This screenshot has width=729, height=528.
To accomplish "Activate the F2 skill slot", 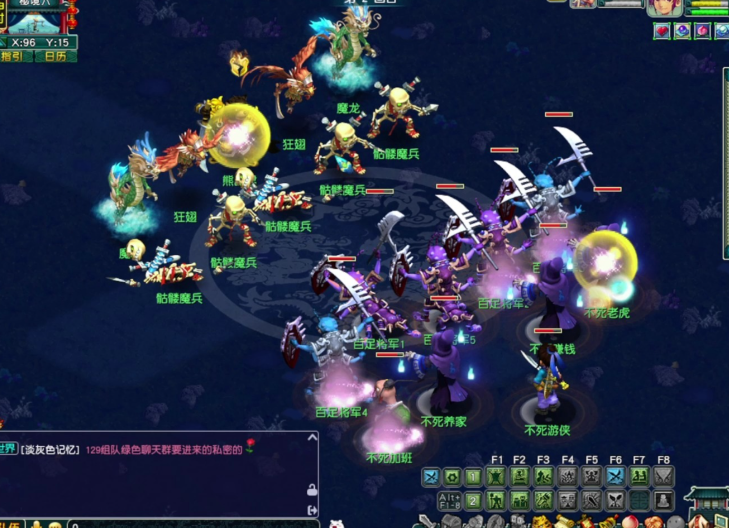I will tap(520, 477).
